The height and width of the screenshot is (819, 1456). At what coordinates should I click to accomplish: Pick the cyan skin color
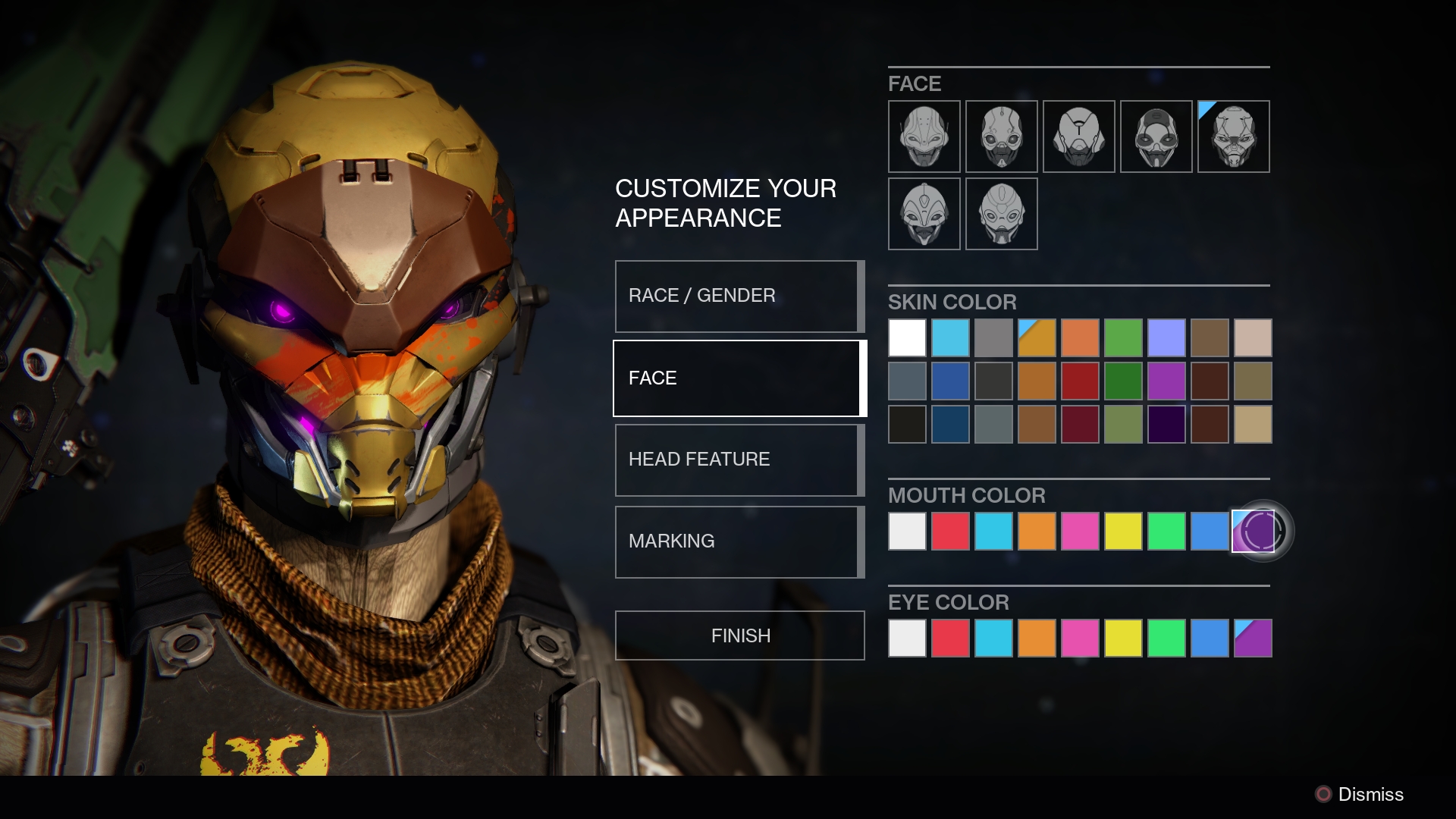tap(950, 338)
